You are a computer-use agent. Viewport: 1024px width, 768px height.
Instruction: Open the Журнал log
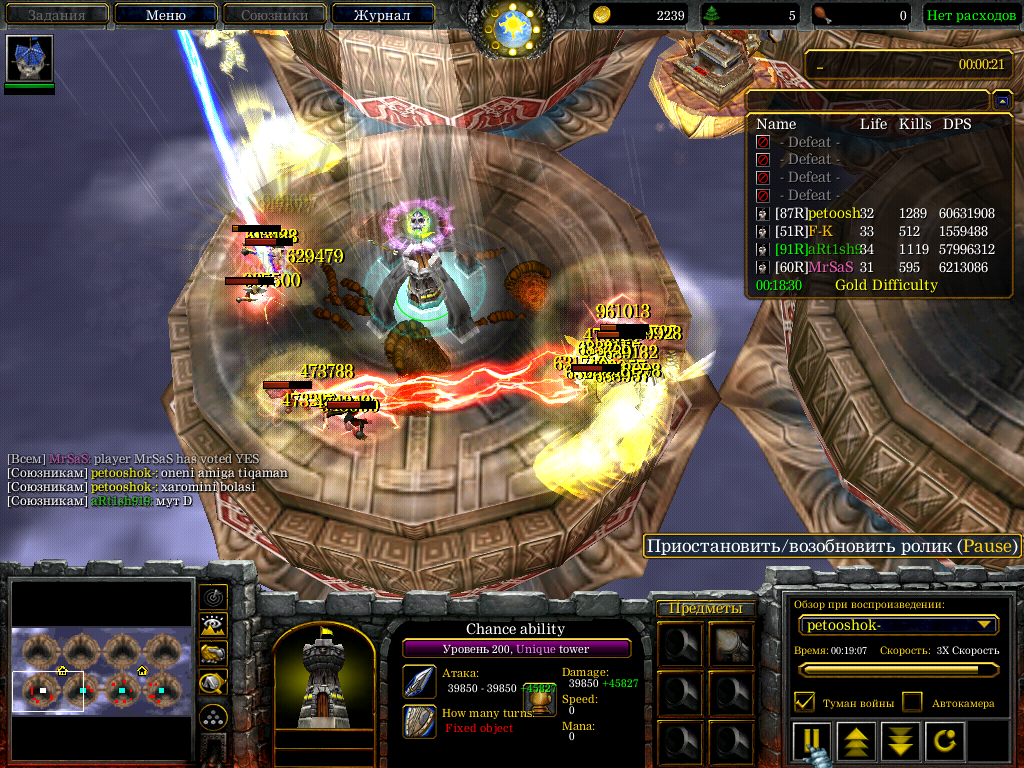(x=383, y=15)
